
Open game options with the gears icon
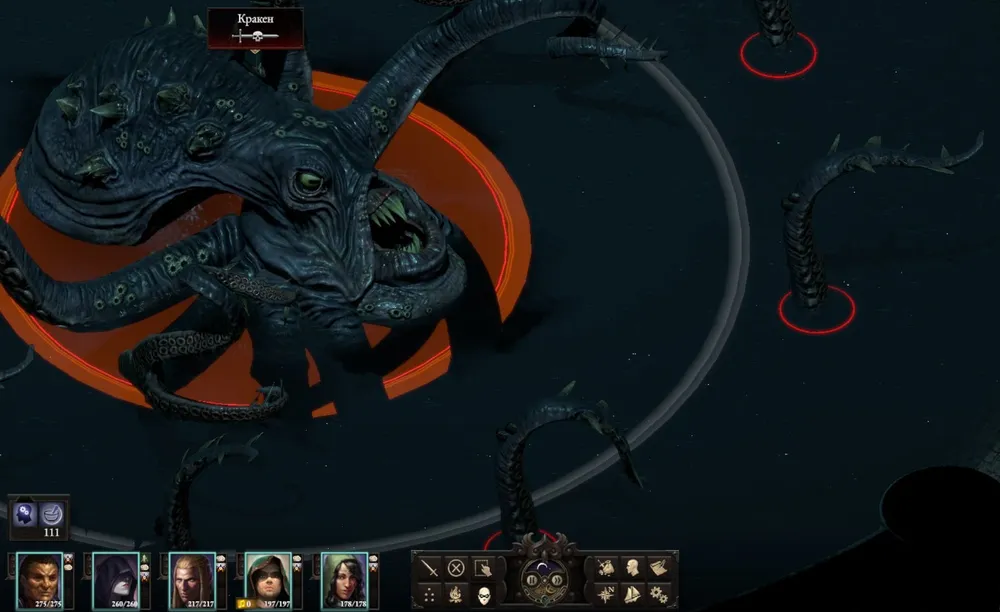tap(659, 594)
